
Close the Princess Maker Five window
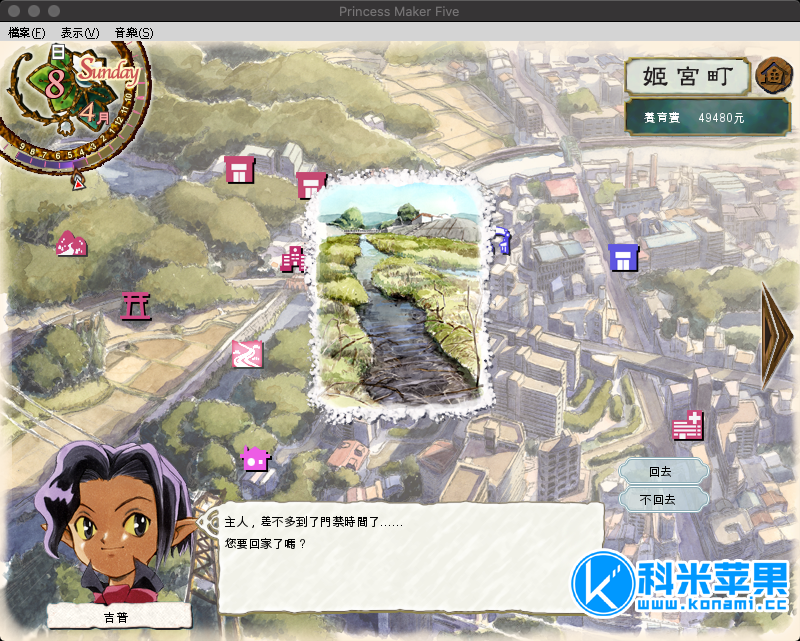[x=13, y=10]
